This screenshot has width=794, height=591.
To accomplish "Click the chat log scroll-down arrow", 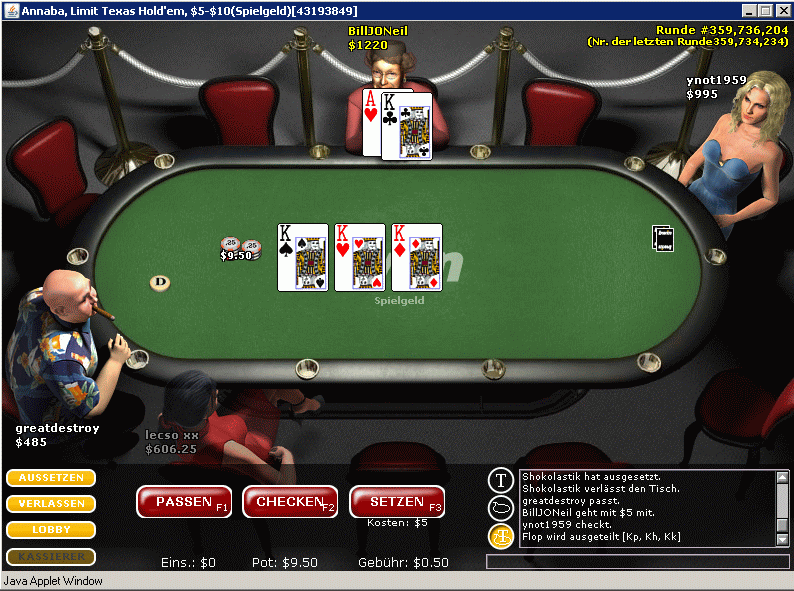I will coord(782,539).
